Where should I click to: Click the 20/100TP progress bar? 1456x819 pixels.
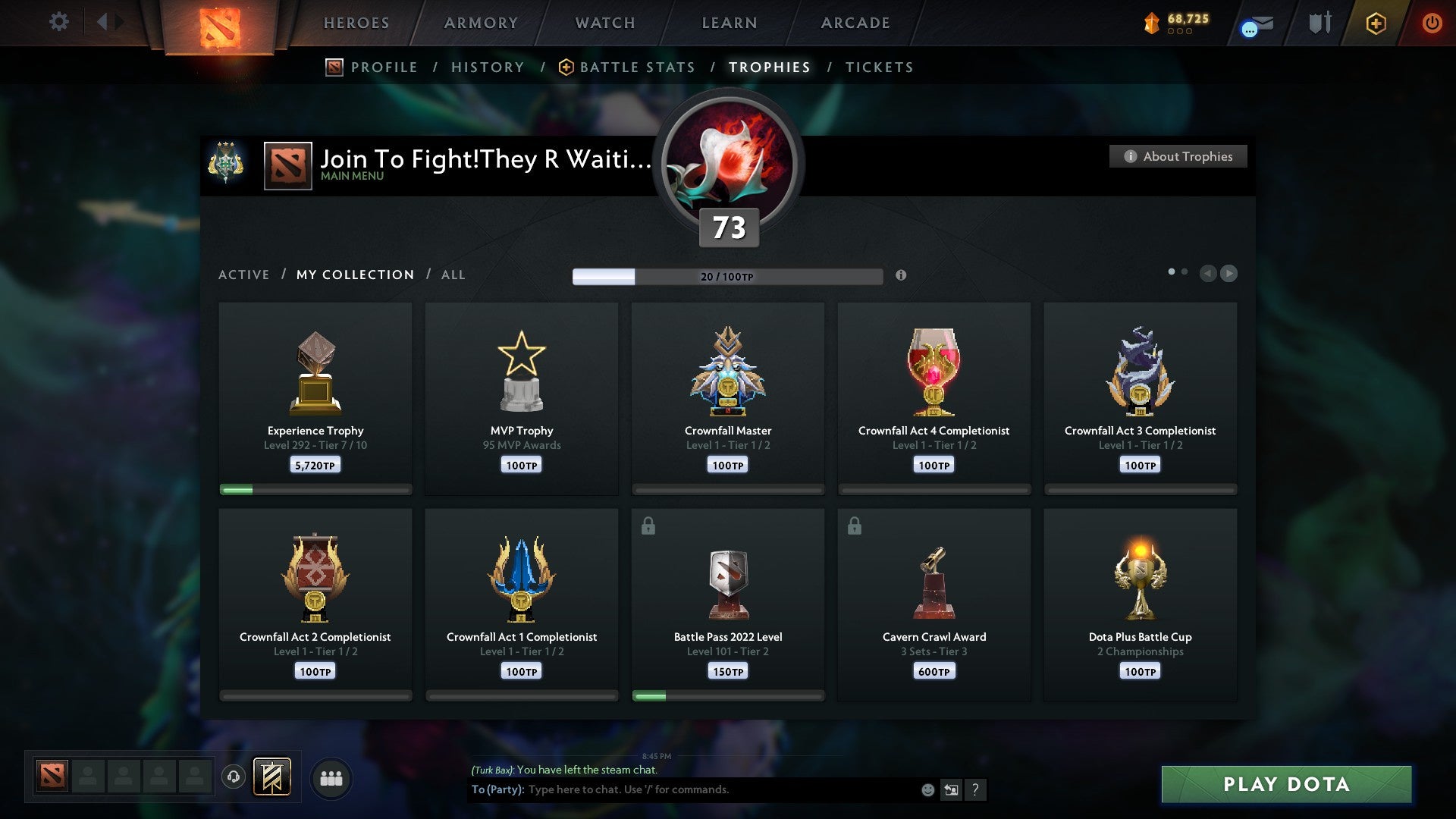tap(728, 276)
